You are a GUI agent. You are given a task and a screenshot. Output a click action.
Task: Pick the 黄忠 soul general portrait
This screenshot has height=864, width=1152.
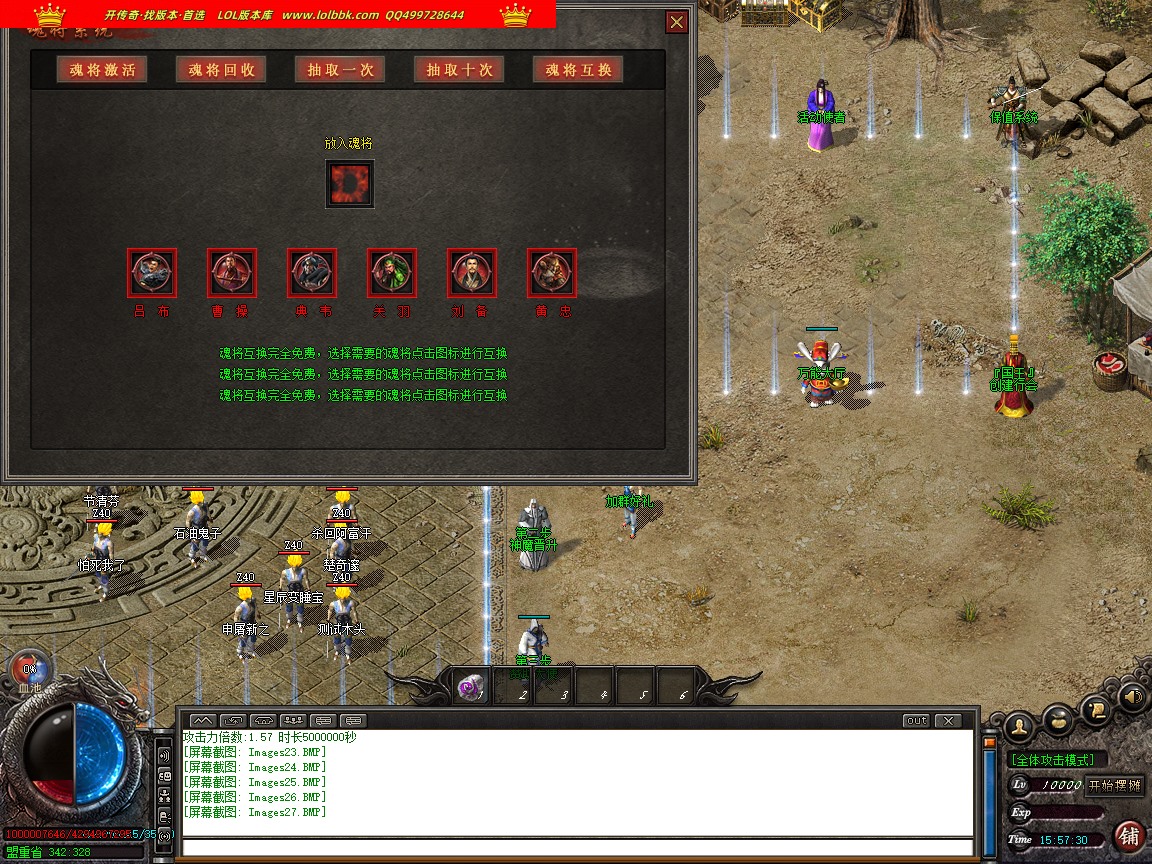(552, 272)
